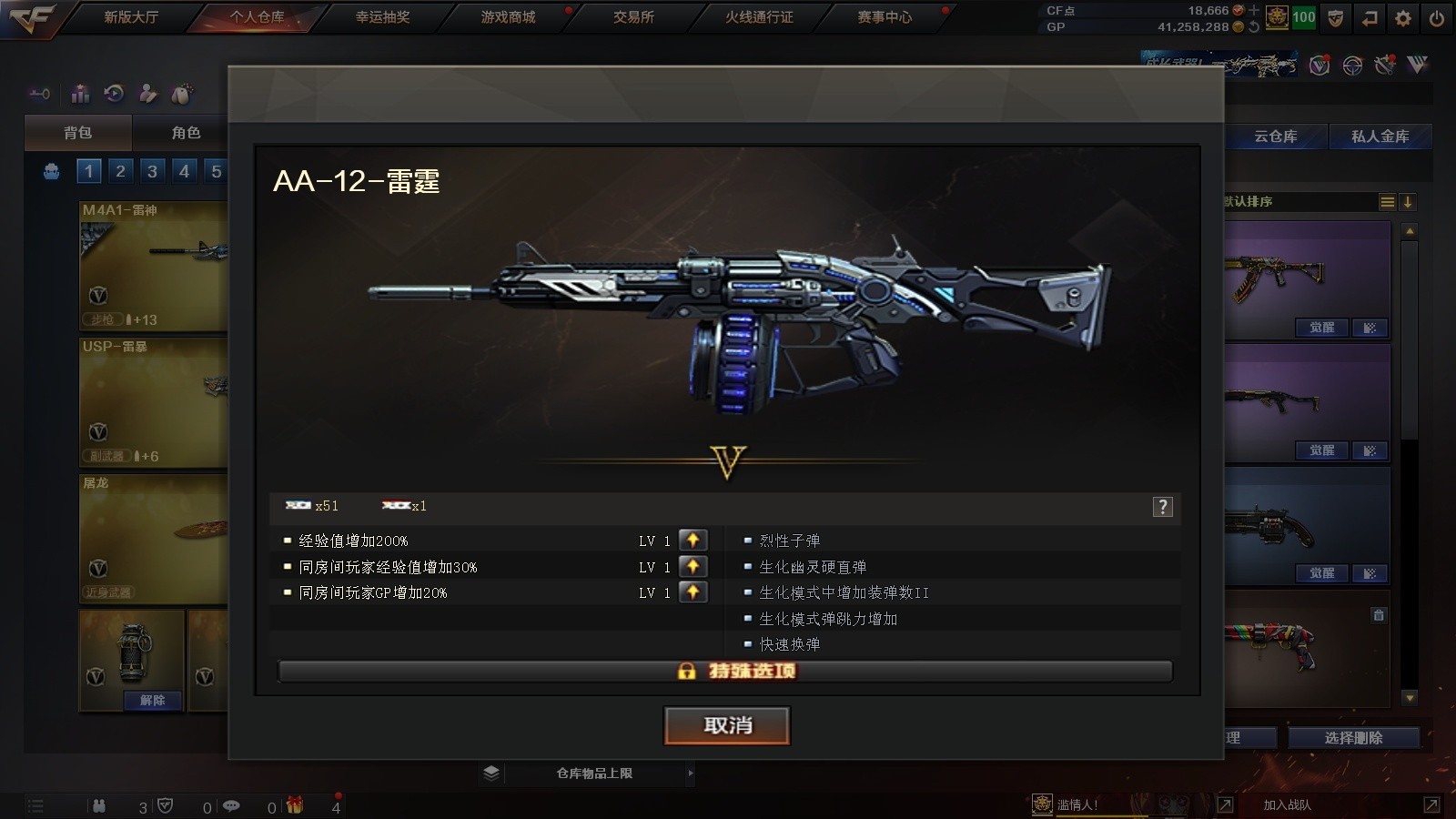This screenshot has width=1456, height=819.
Task: Go to 新版大厅 lobby
Action: click(x=131, y=17)
